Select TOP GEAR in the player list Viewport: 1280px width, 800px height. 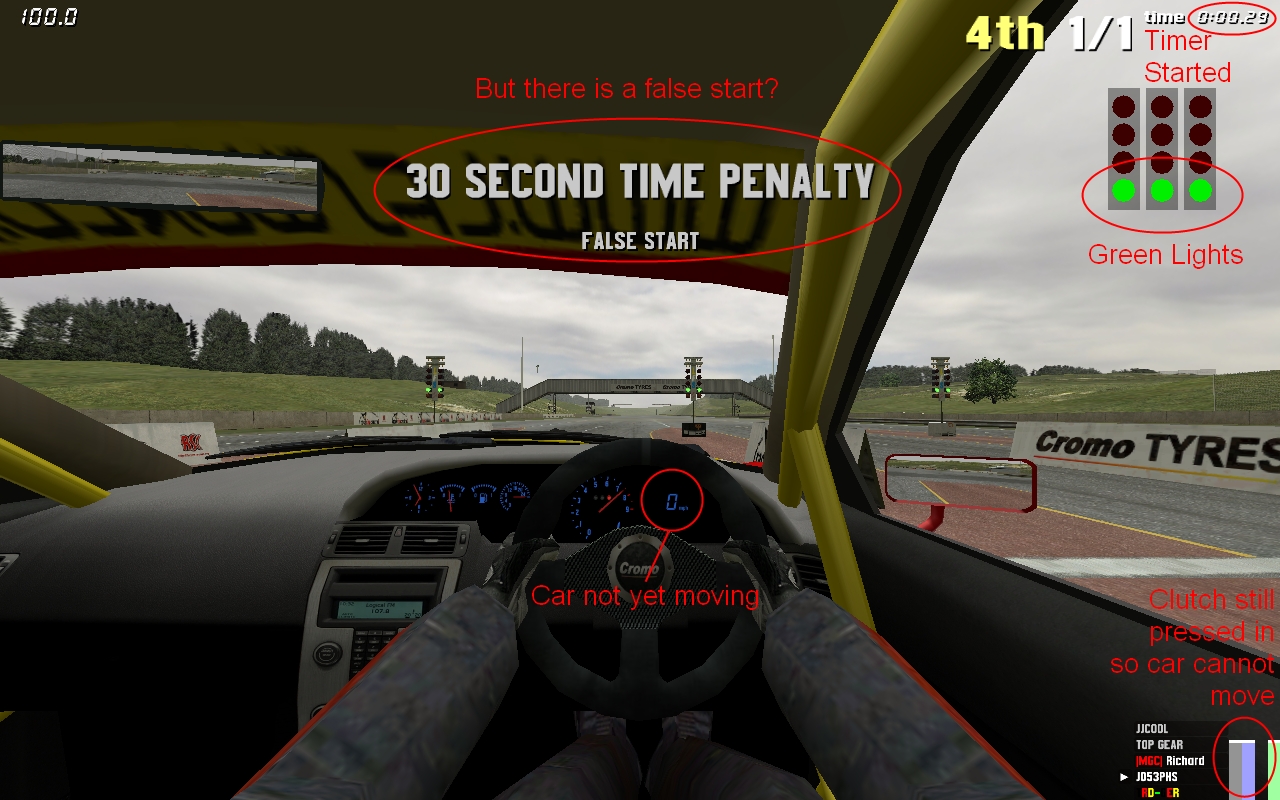[1159, 745]
